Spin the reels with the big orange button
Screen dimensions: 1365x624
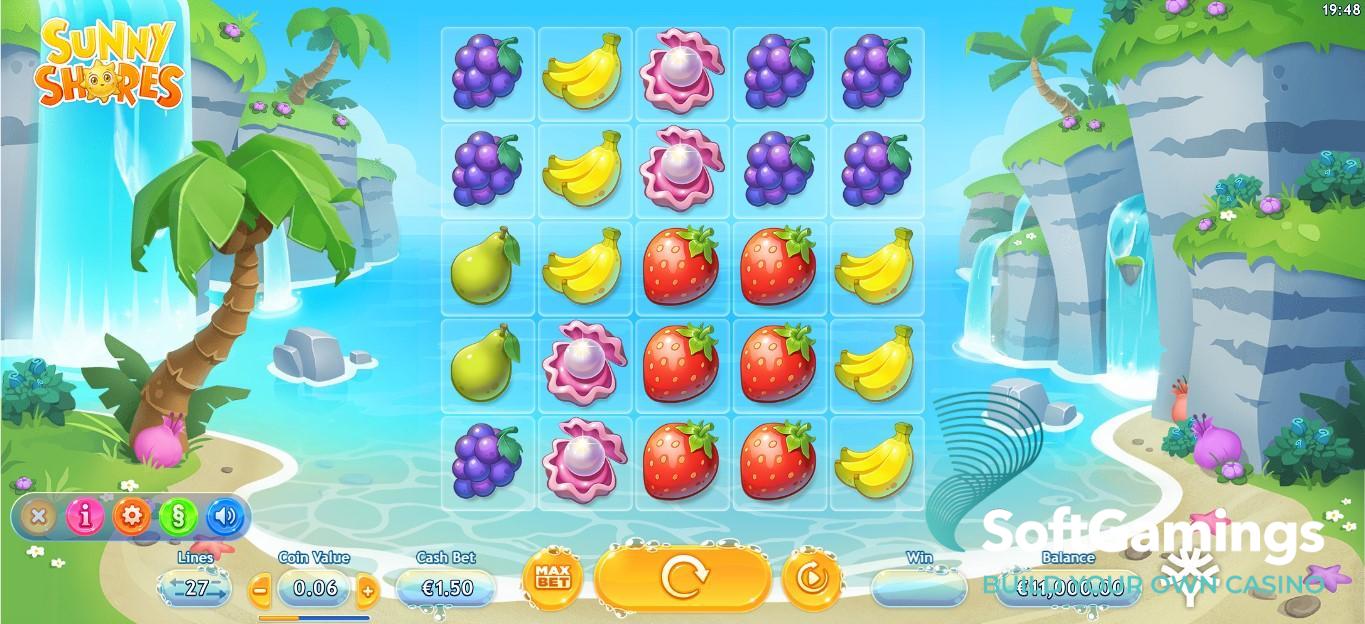tap(684, 576)
